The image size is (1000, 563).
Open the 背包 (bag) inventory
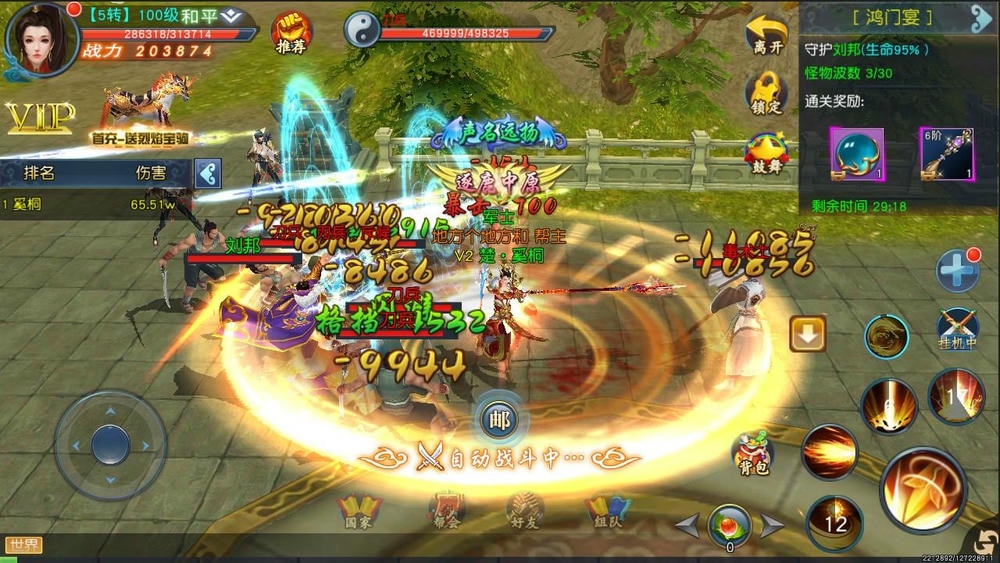[x=752, y=455]
